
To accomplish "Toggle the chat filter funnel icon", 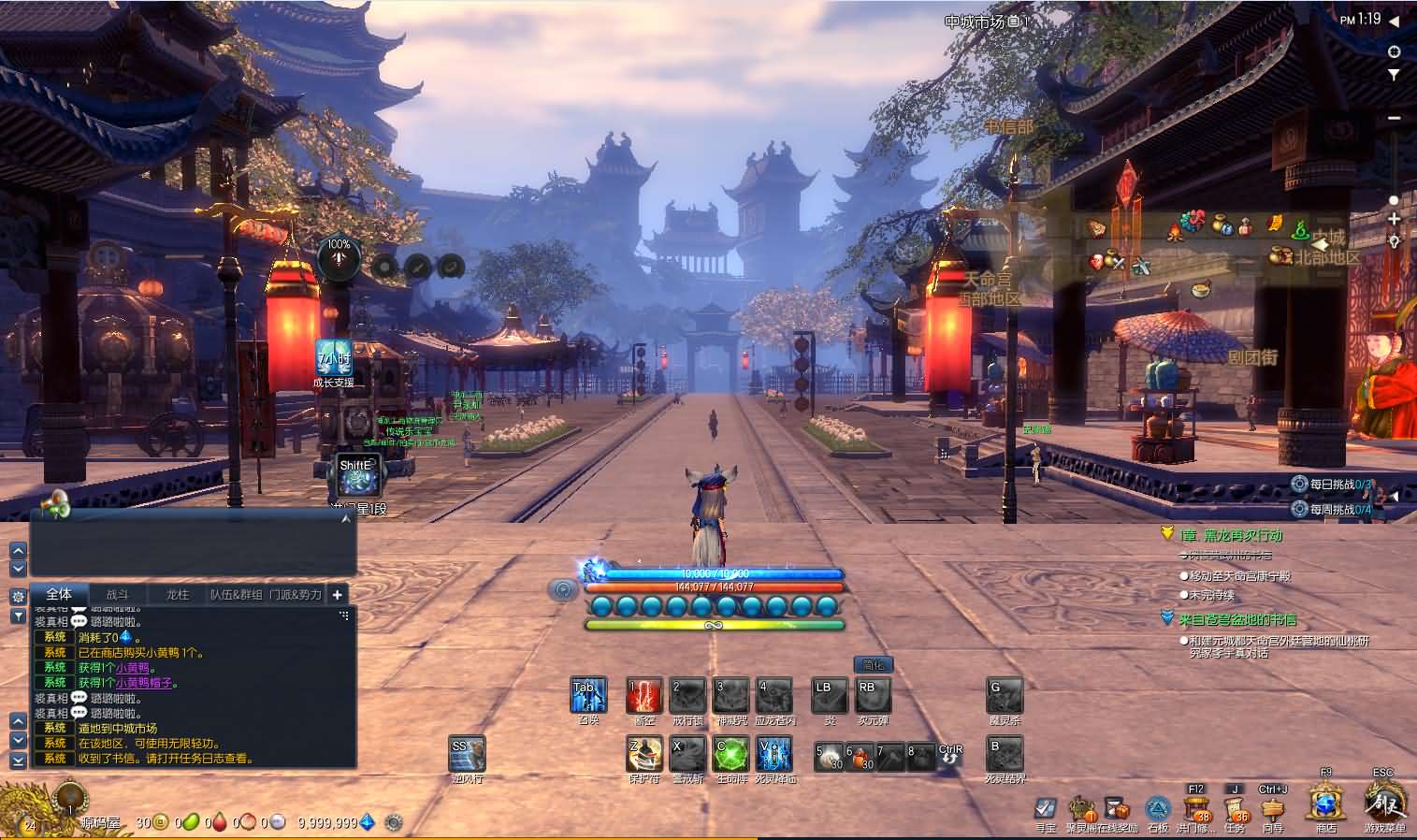I will pos(17,616).
